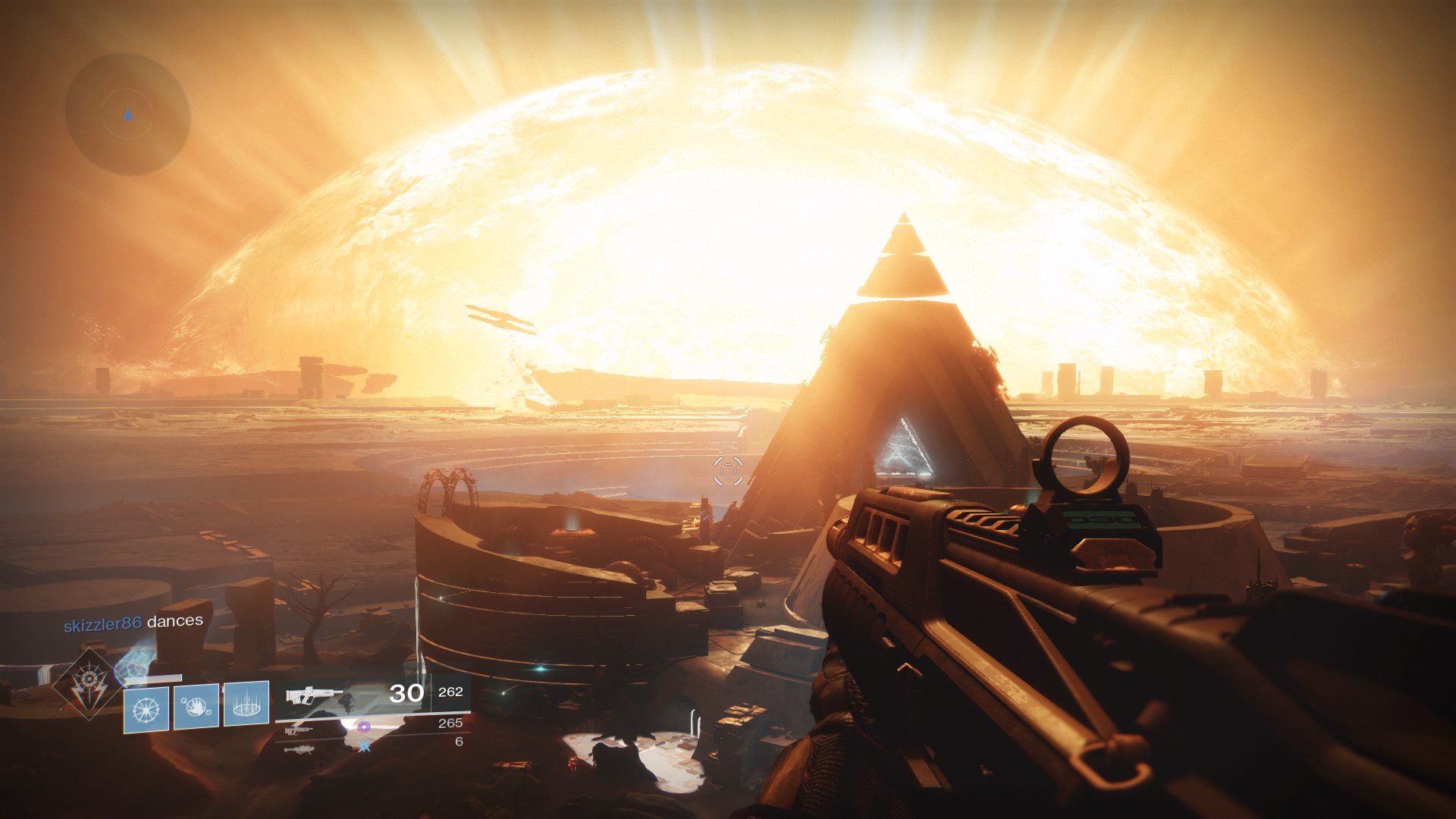Click the blue player arrow on the radar

point(127,115)
